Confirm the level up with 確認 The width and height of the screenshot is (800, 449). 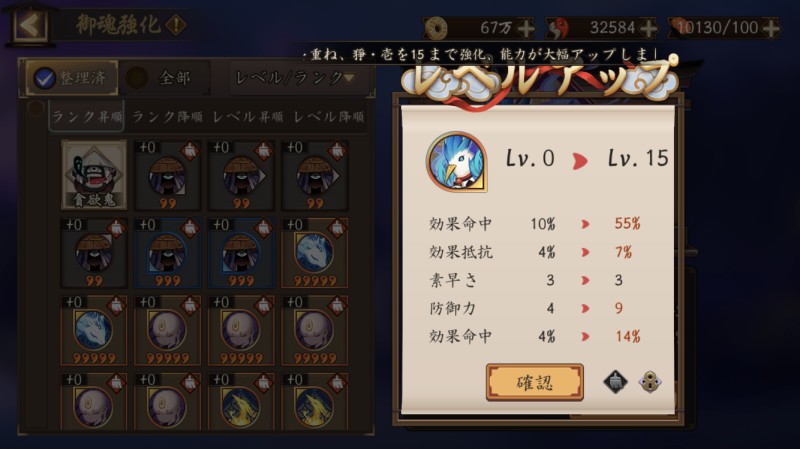click(x=534, y=381)
